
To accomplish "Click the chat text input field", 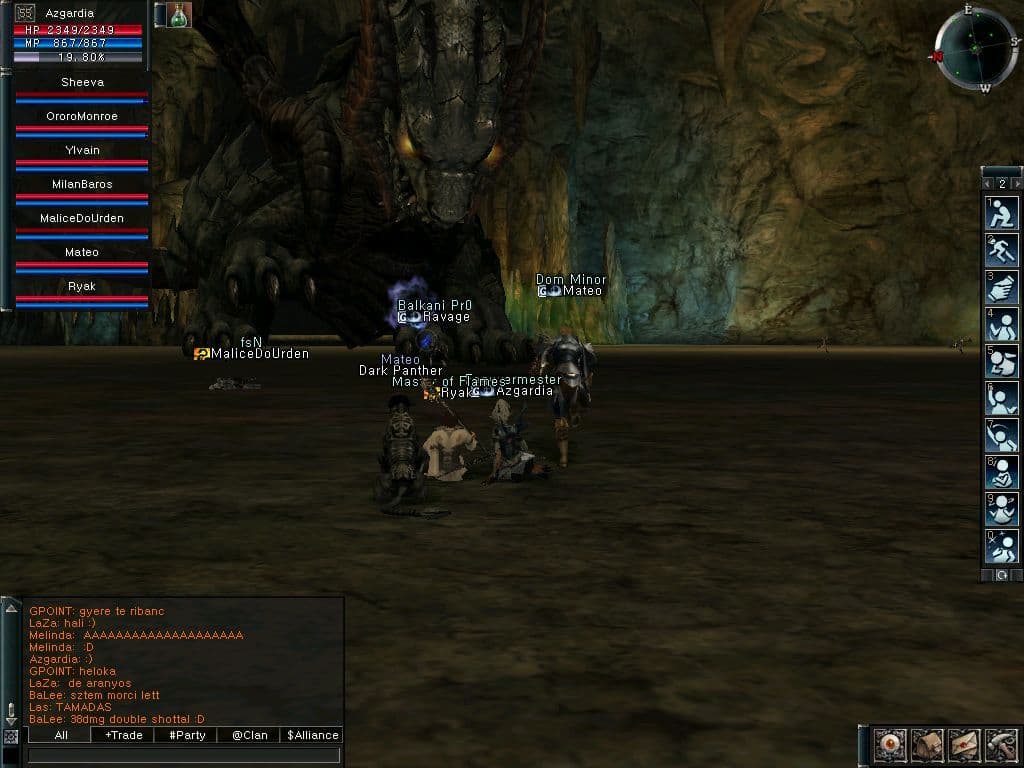I will pos(185,755).
